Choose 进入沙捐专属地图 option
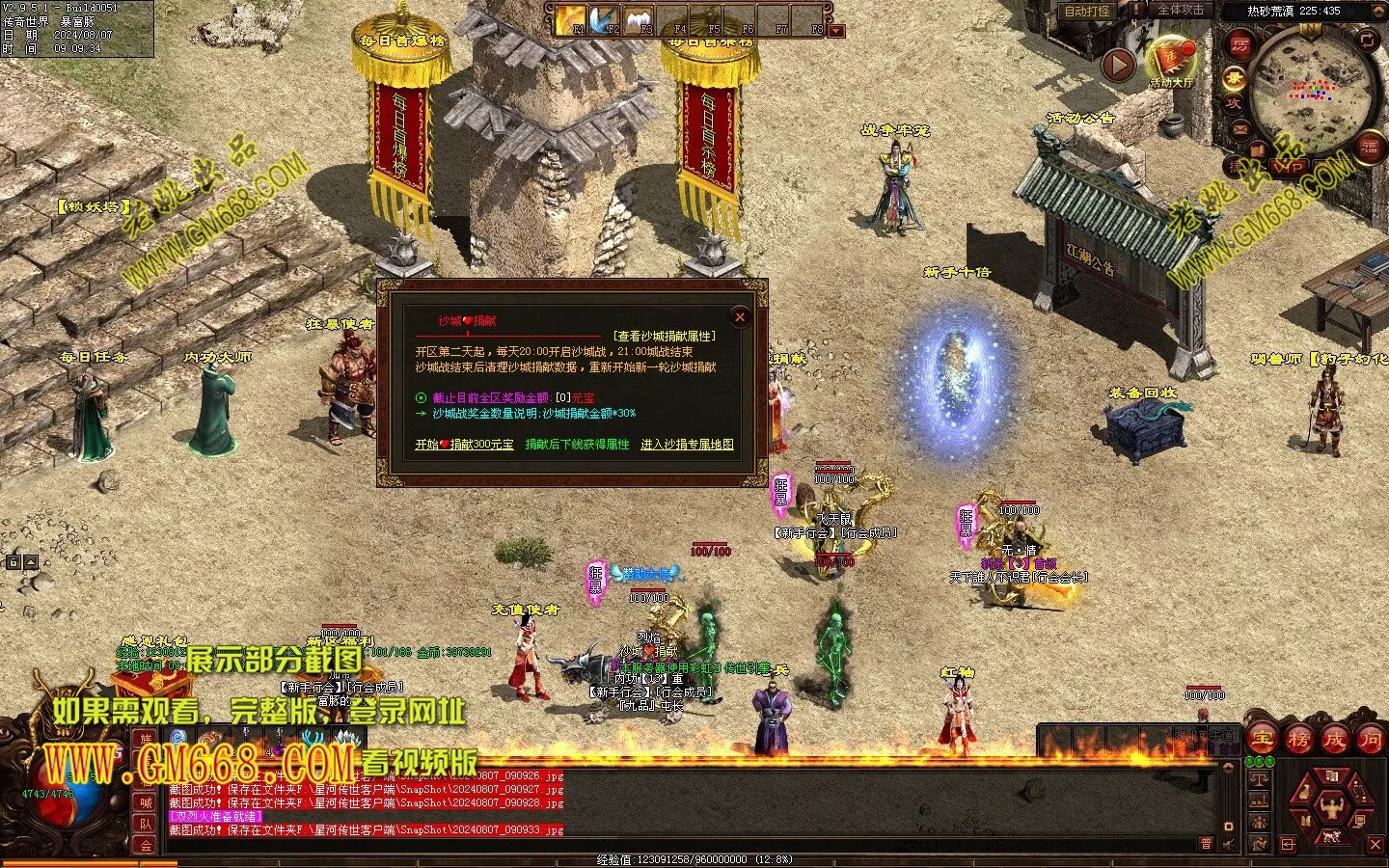The width and height of the screenshot is (1389, 868). click(687, 445)
